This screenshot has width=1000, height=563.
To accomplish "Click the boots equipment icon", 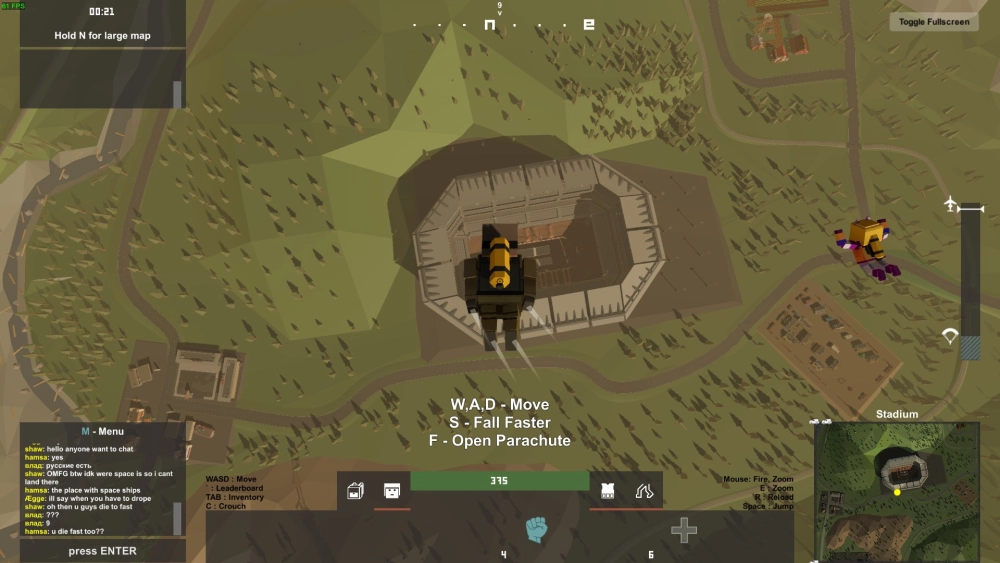I will 644,491.
